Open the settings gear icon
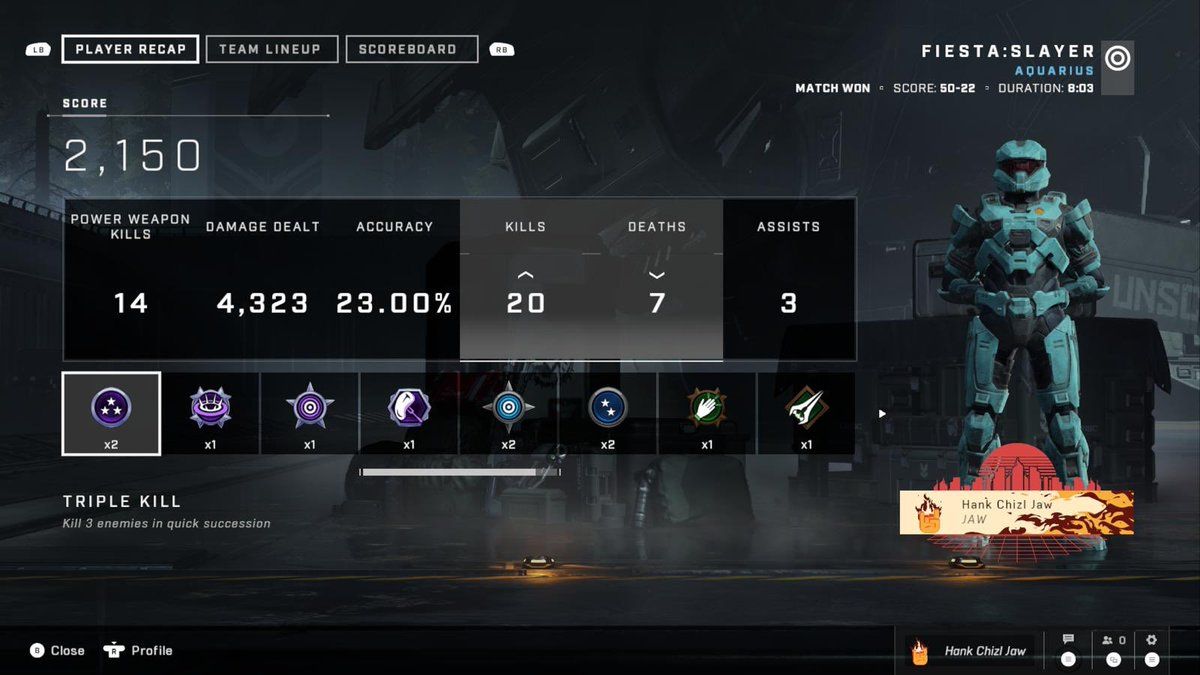Viewport: 1200px width, 675px height. (1151, 641)
